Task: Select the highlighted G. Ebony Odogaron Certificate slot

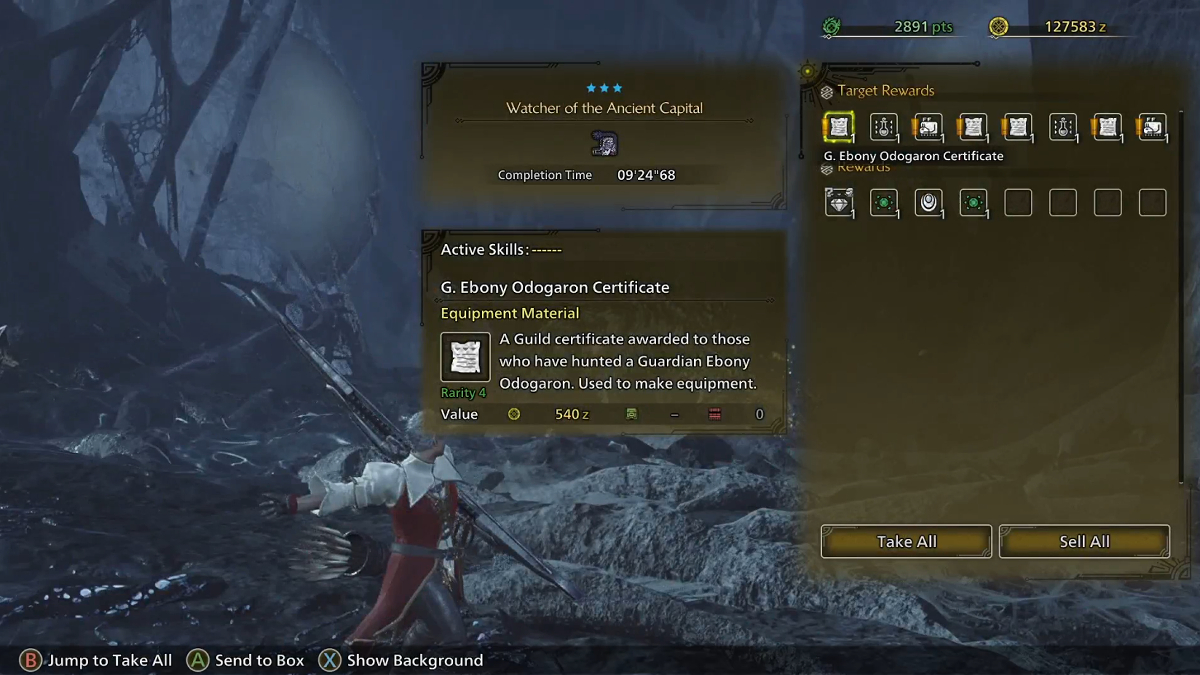Action: coord(838,127)
